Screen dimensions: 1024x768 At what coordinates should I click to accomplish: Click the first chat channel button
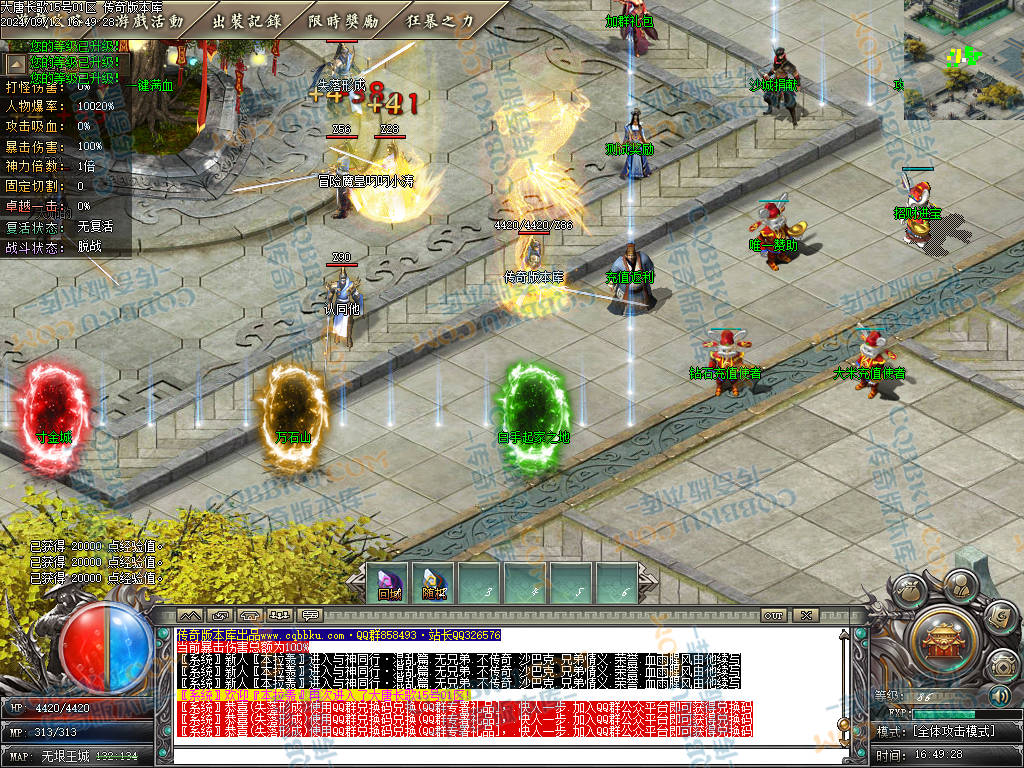tap(190, 615)
